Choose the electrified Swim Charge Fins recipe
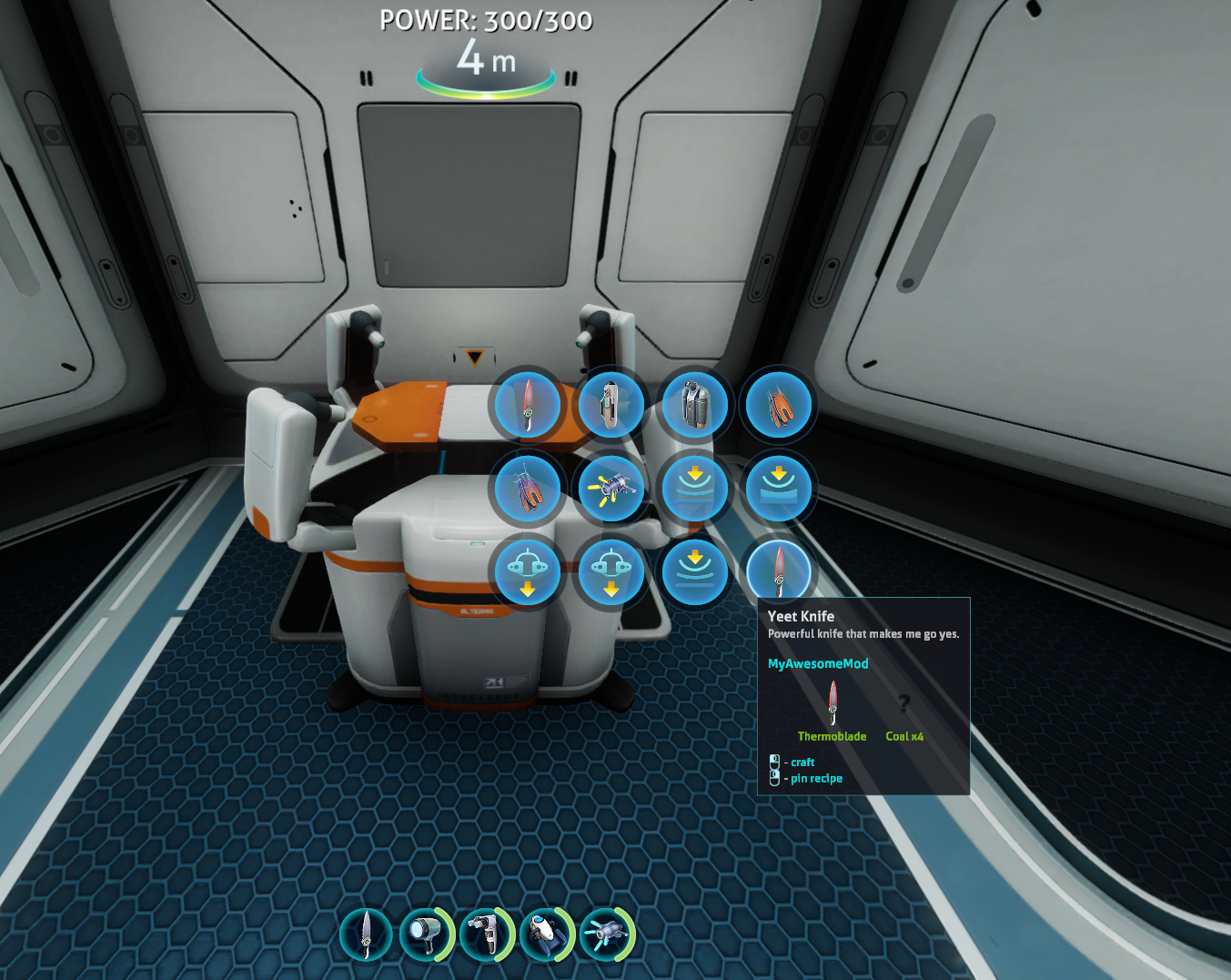Image resolution: width=1231 pixels, height=980 pixels. click(x=527, y=489)
